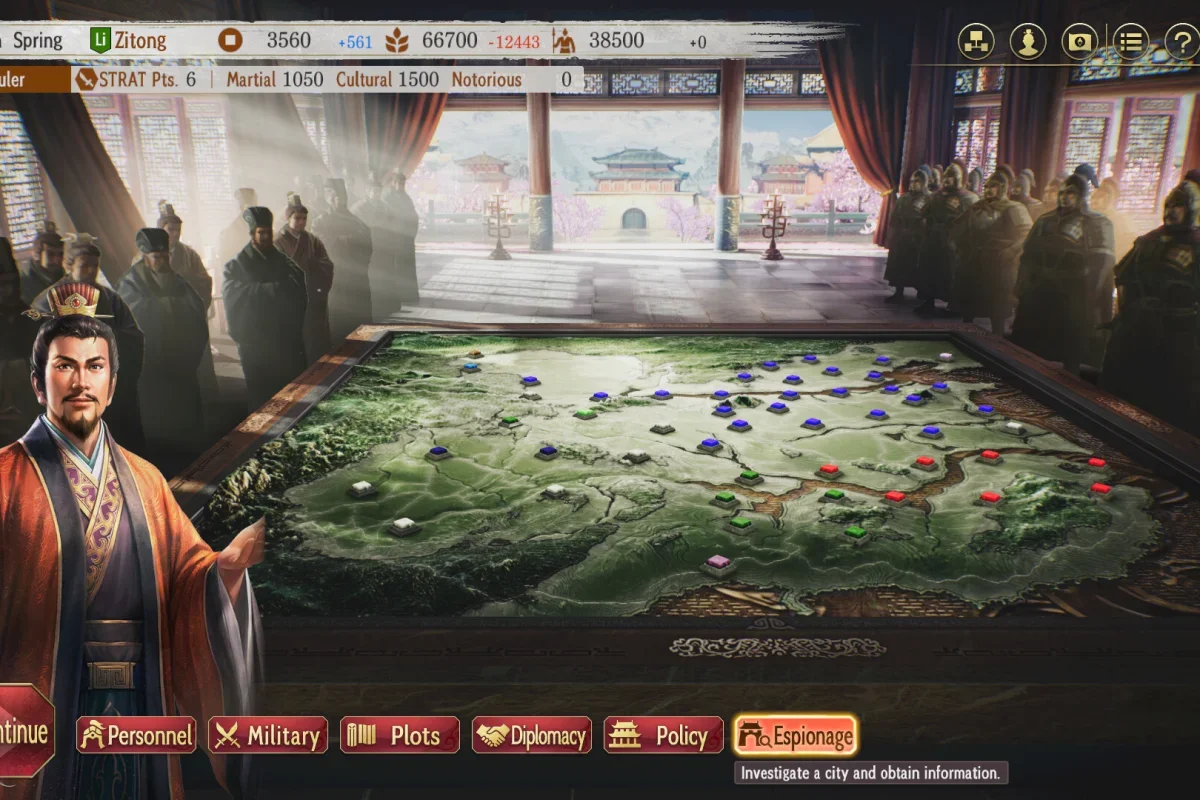
Task: Open the Personnel command menu
Action: 136,736
